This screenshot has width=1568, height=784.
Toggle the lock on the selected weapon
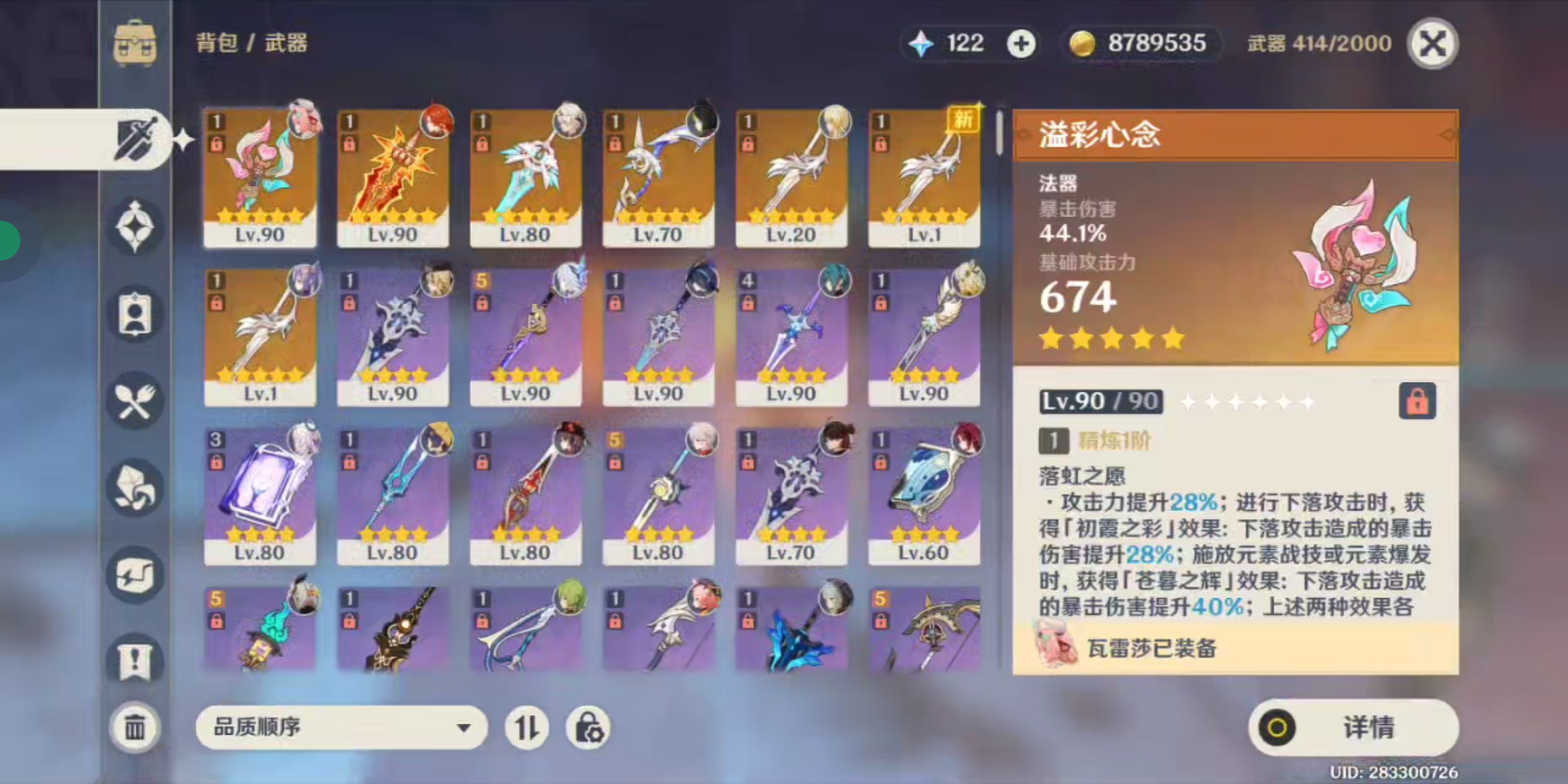(x=1417, y=401)
